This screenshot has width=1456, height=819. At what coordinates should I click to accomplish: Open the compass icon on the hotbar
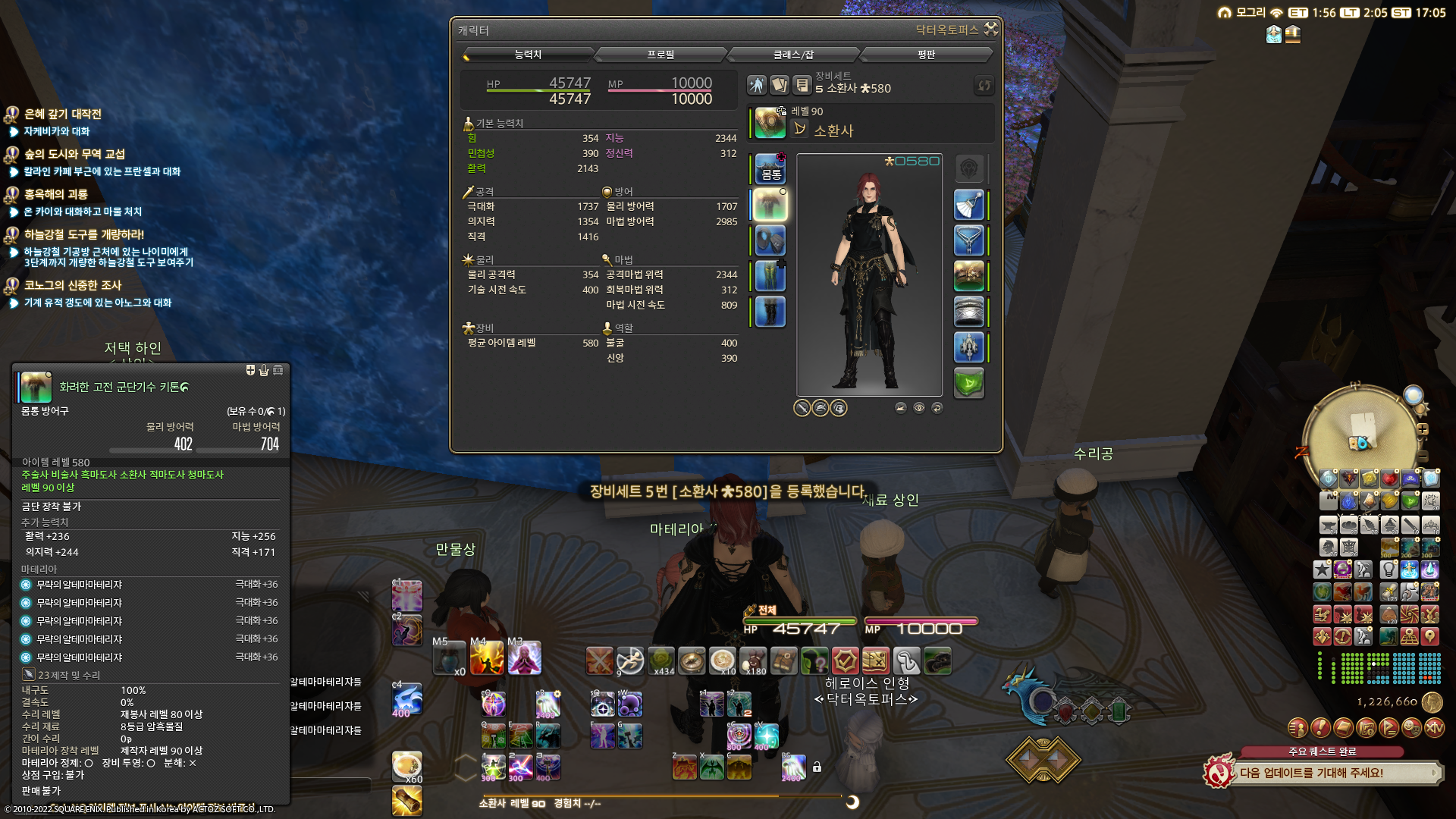(692, 661)
